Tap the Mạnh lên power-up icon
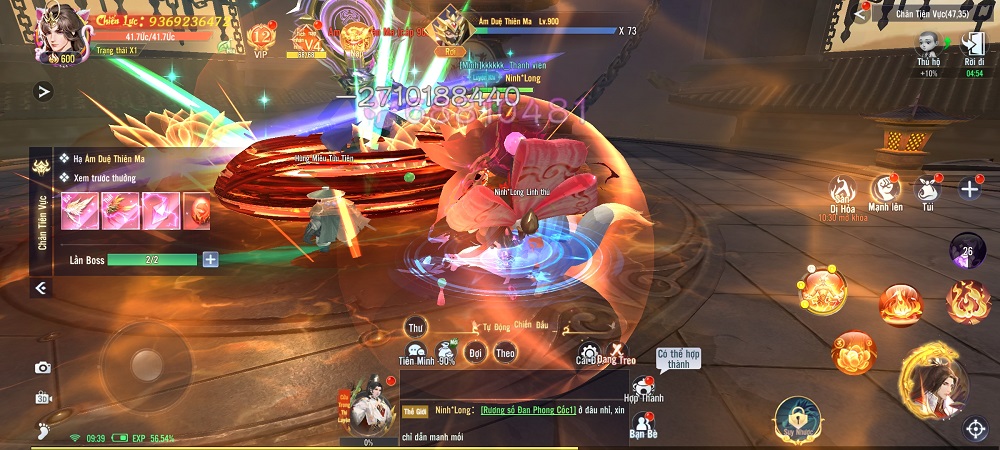The width and height of the screenshot is (1000, 450). pos(884,191)
